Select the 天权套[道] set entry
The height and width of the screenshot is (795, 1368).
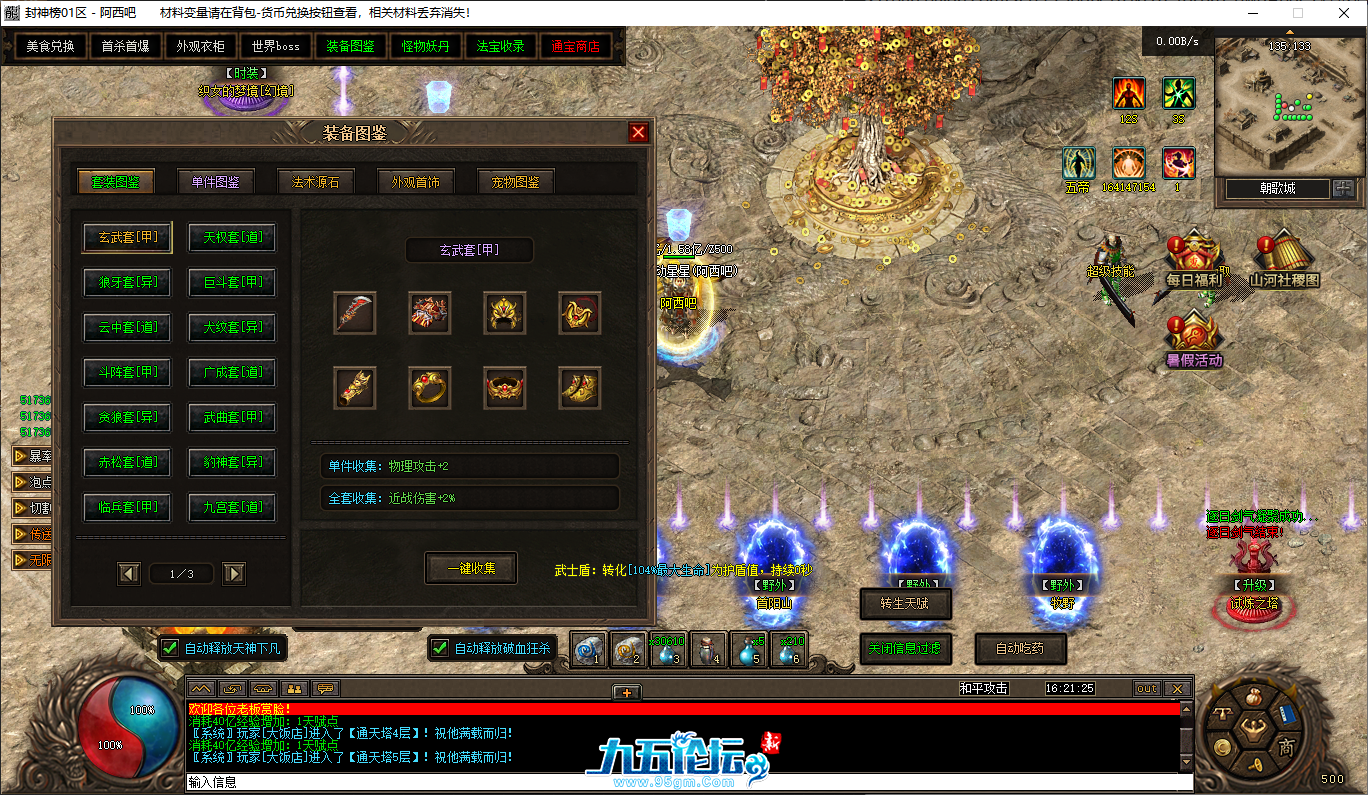[233, 238]
